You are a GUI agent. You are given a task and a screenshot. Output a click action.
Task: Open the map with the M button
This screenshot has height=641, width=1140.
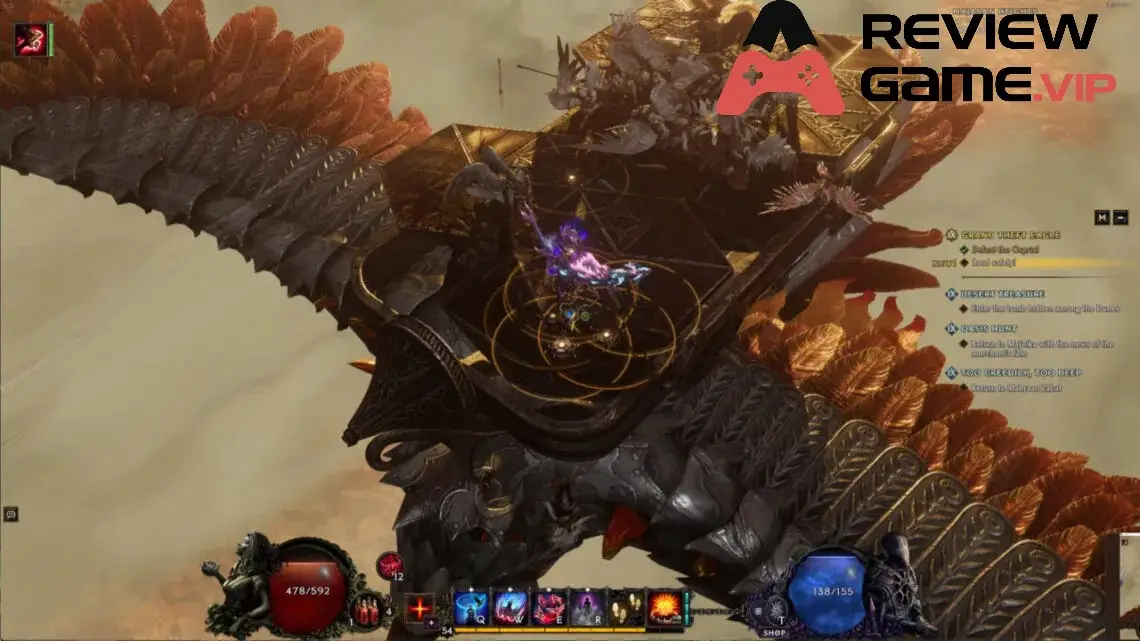tap(1101, 217)
